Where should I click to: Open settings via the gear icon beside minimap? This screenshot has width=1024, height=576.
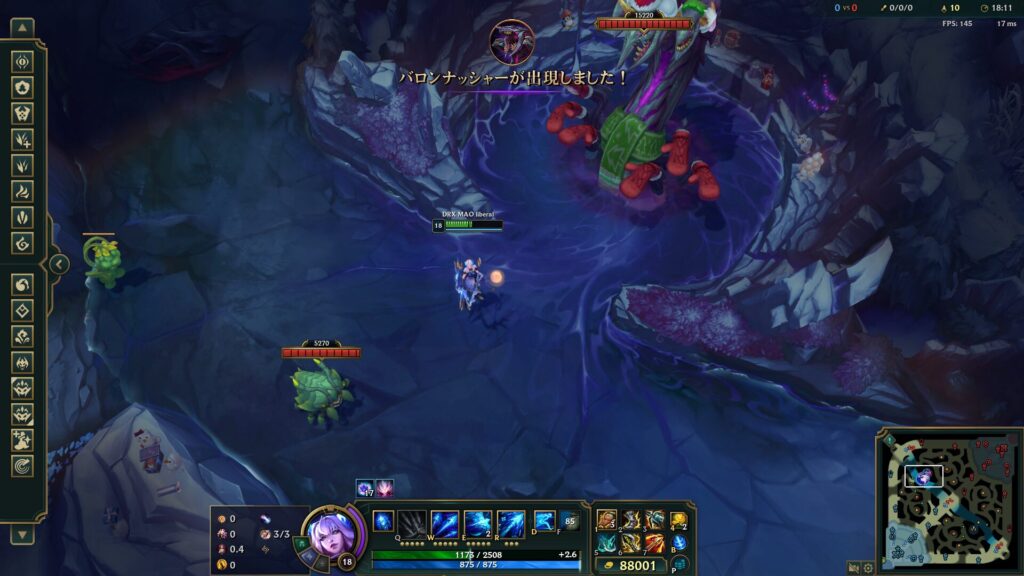pos(868,567)
